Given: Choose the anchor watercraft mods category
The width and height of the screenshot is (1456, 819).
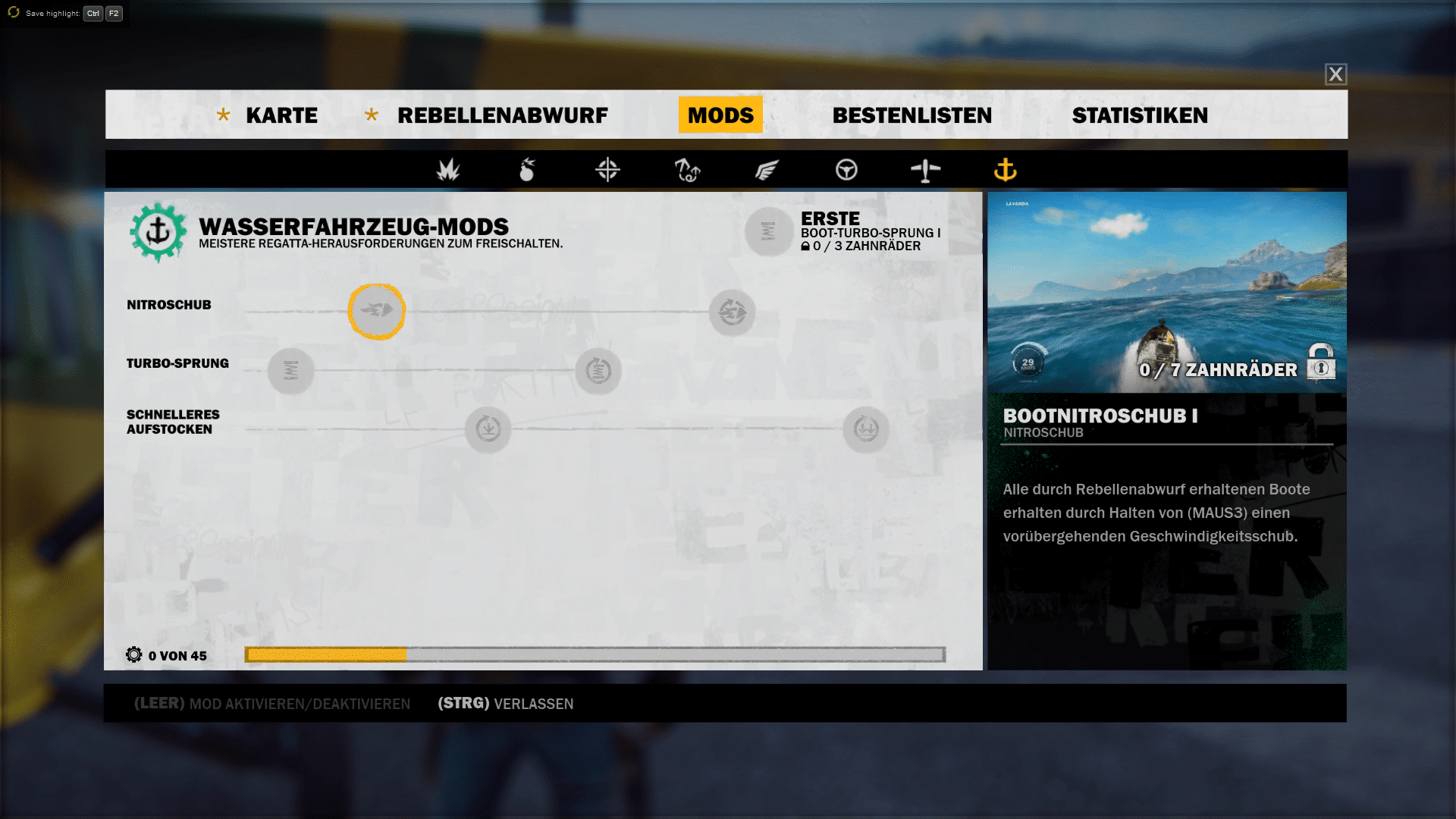Looking at the screenshot, I should pos(1005,170).
